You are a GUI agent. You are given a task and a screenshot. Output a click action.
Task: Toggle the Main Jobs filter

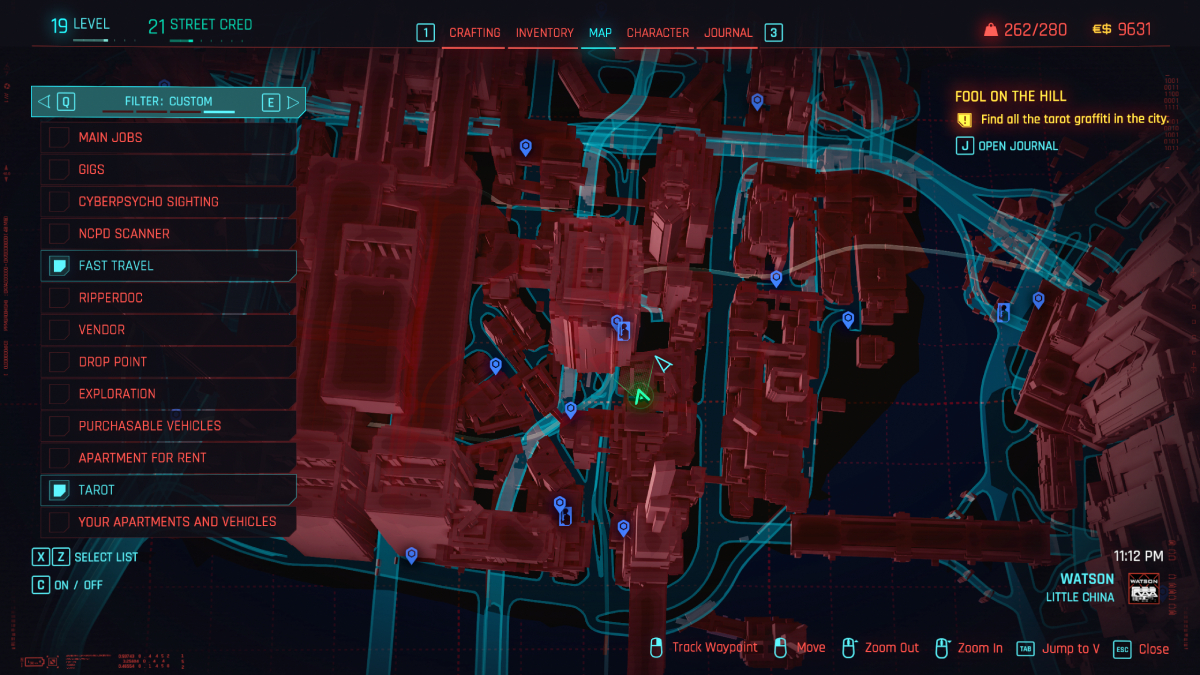pos(168,137)
